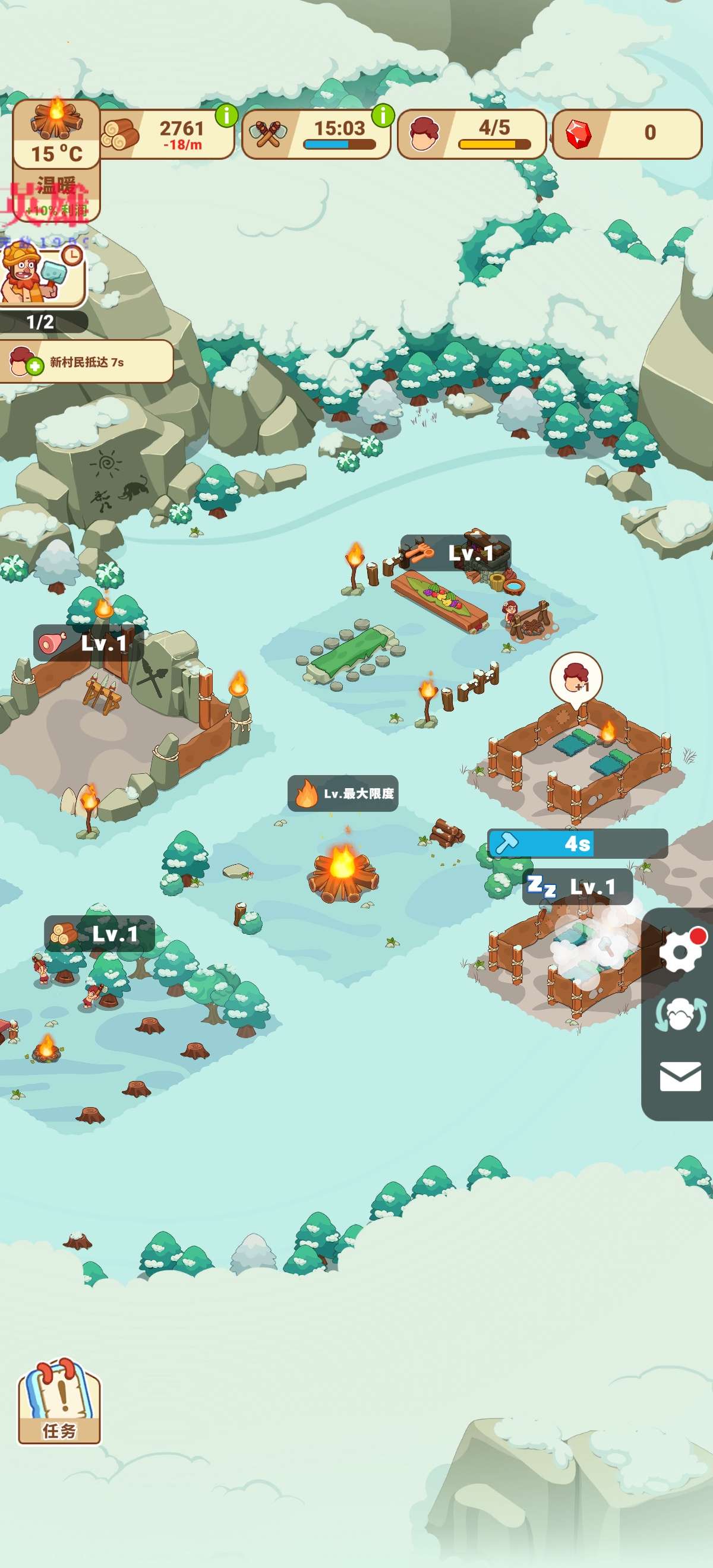Tap the hammer construction timer bar

tap(576, 843)
